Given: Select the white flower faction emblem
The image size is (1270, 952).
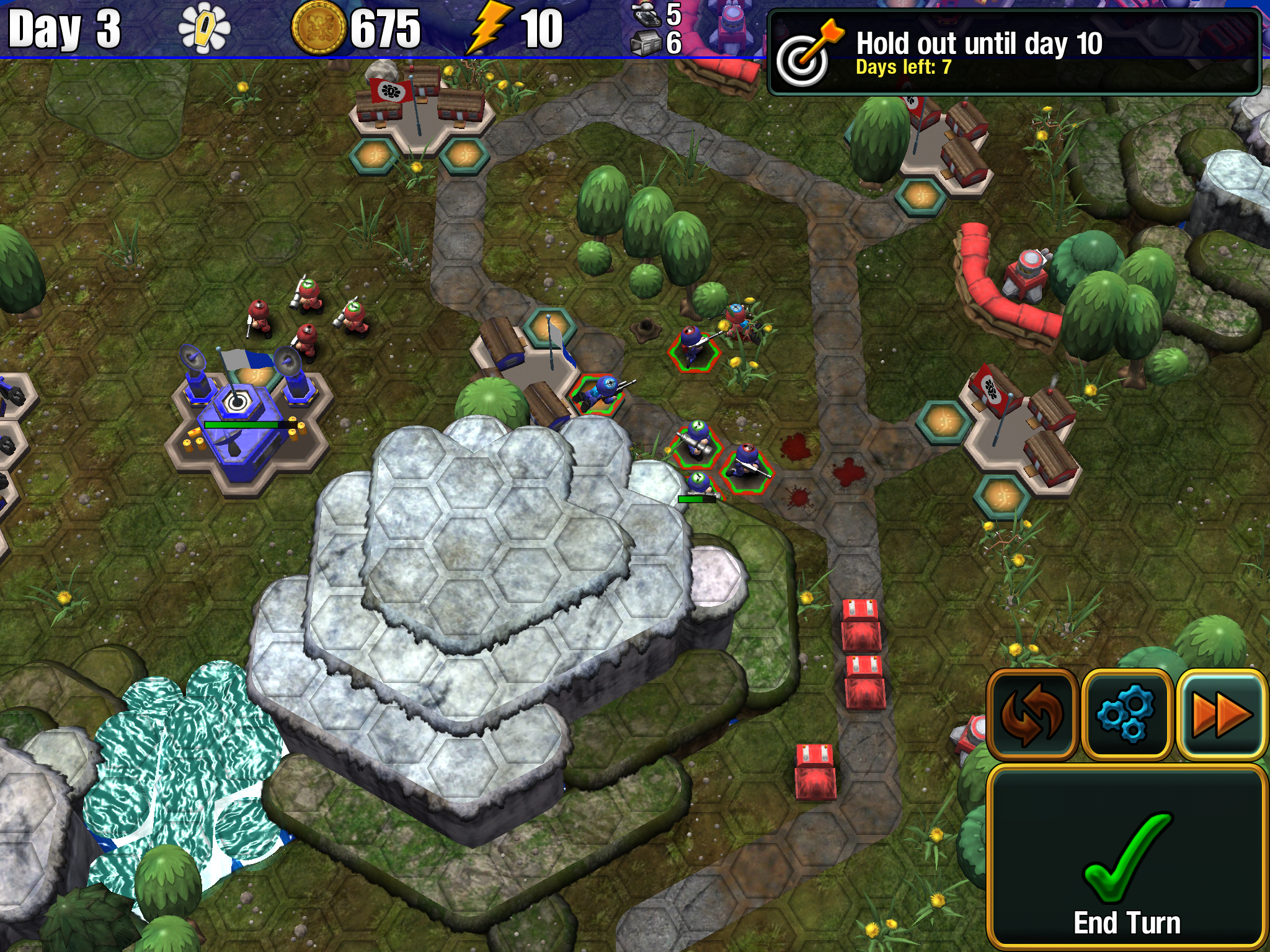Looking at the screenshot, I should 204,29.
